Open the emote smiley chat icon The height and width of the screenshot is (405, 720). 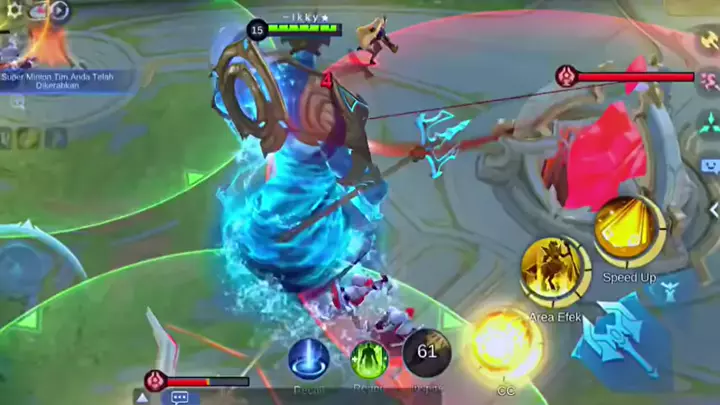pyautogui.click(x=710, y=166)
